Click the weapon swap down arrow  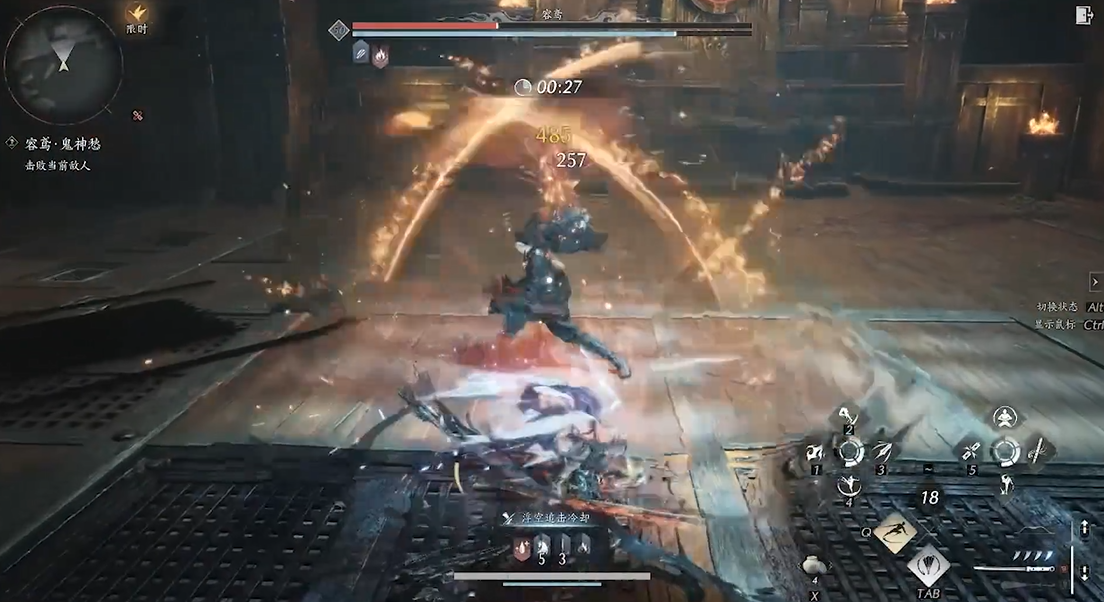tap(1086, 574)
